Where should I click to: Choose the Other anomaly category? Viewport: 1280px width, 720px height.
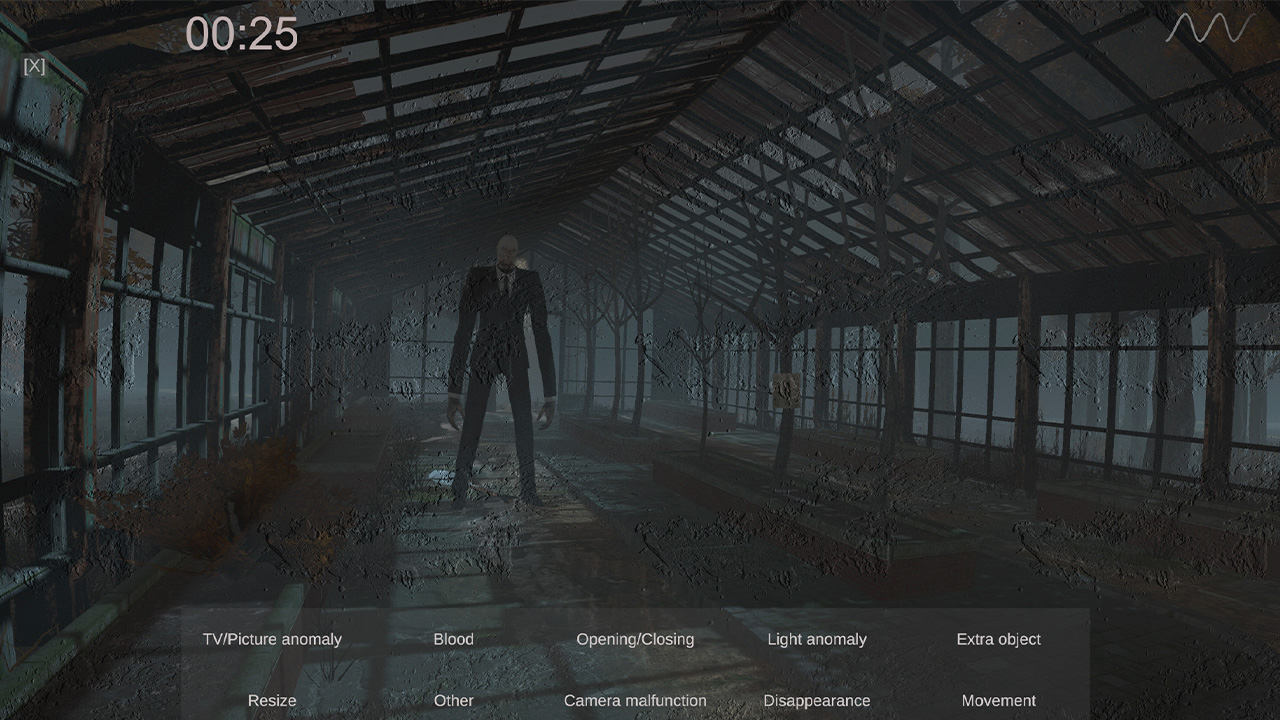454,701
